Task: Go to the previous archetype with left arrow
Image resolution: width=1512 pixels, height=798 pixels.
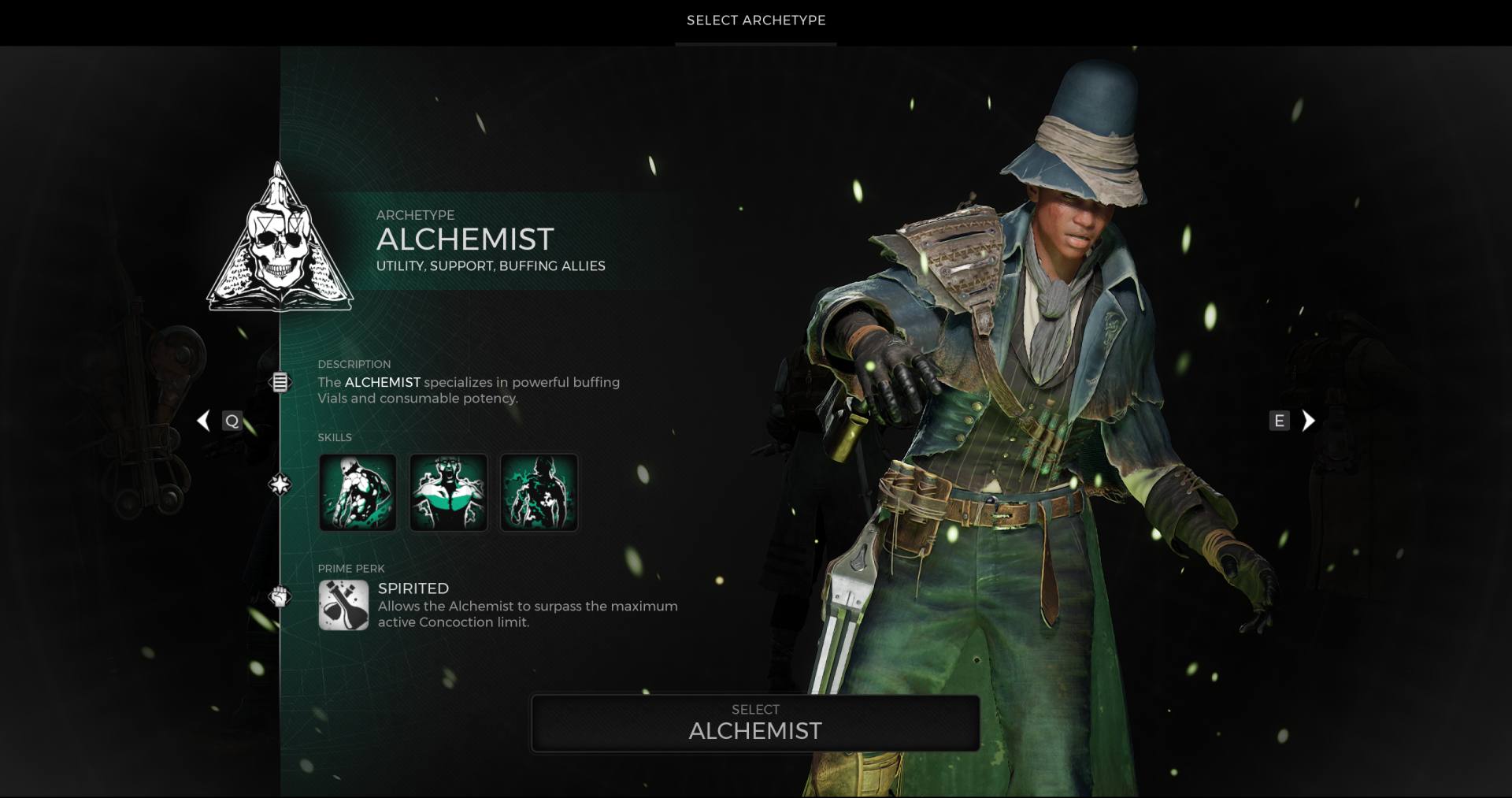Action: coord(204,421)
